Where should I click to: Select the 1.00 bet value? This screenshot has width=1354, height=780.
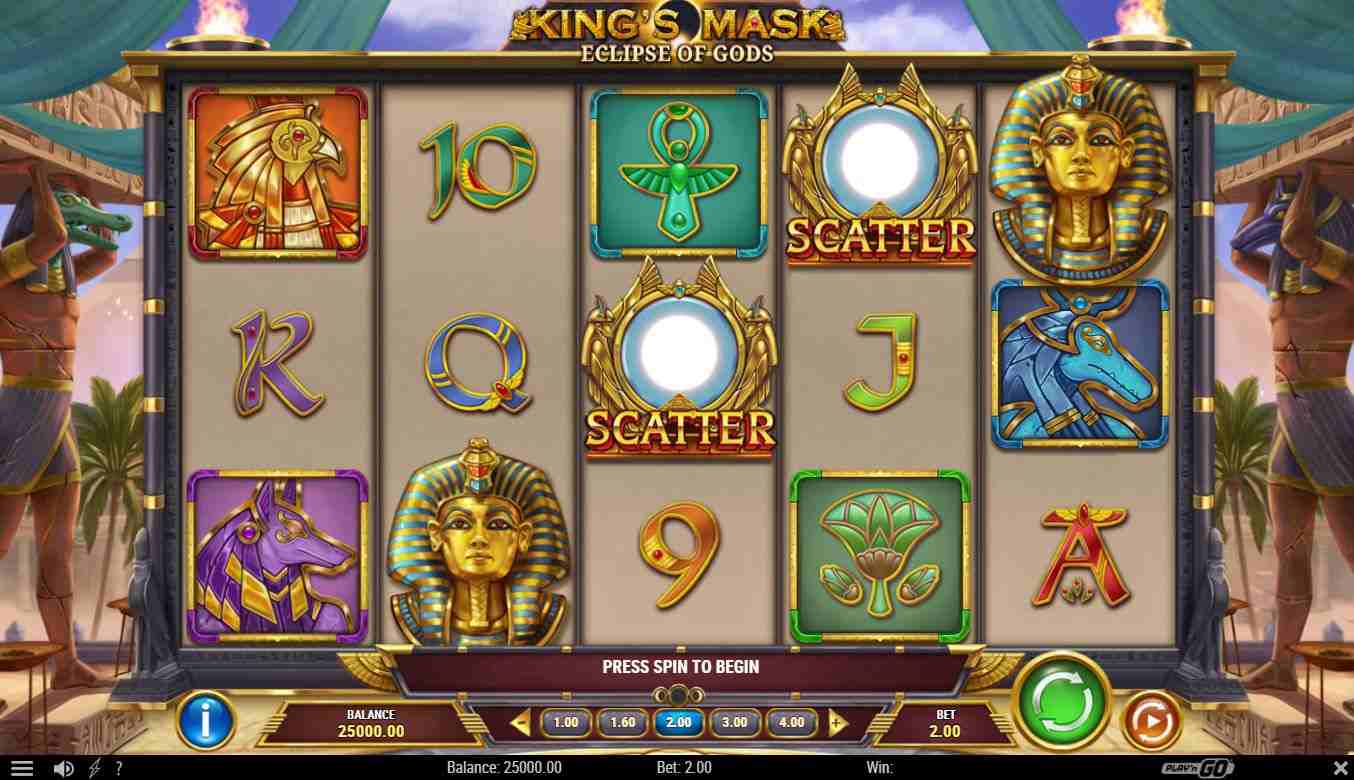[x=566, y=722]
